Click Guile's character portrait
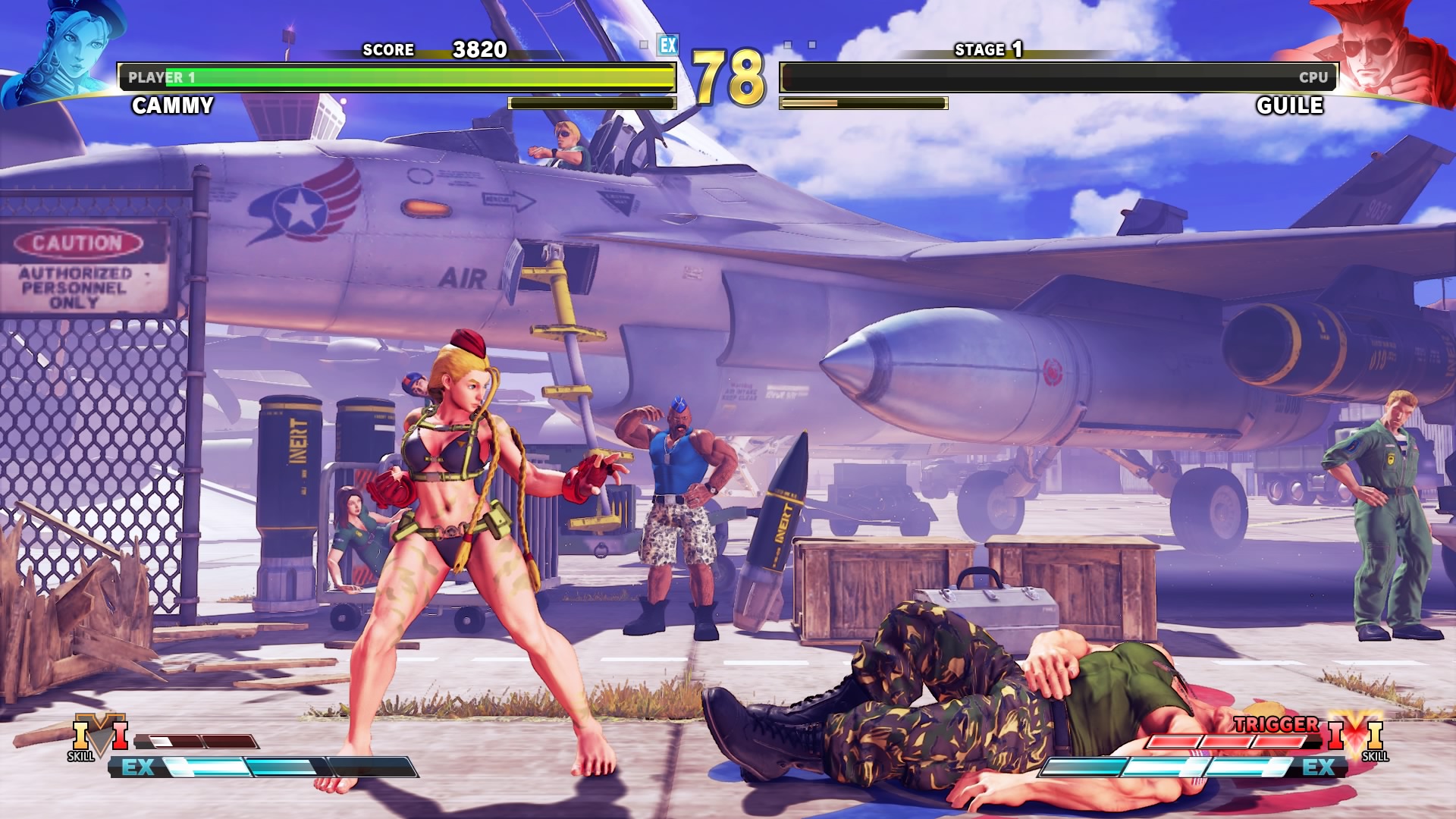 [1380, 52]
